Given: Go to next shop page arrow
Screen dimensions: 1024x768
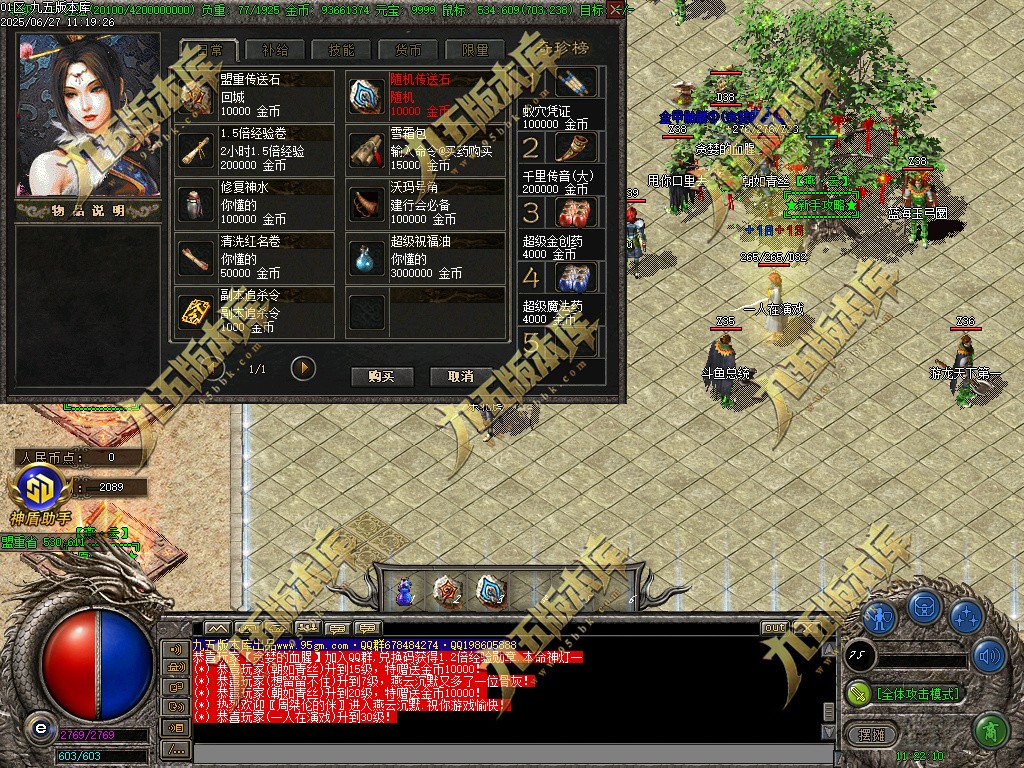Looking at the screenshot, I should coord(303,368).
